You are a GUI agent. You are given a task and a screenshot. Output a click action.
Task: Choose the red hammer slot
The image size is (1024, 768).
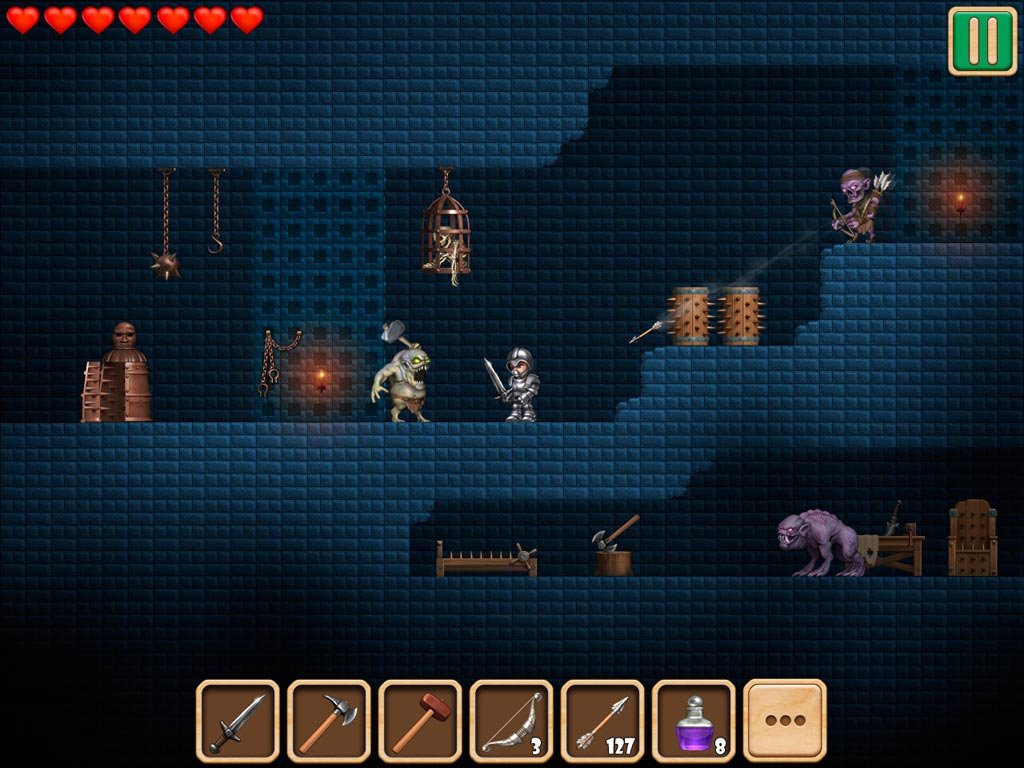(x=419, y=720)
